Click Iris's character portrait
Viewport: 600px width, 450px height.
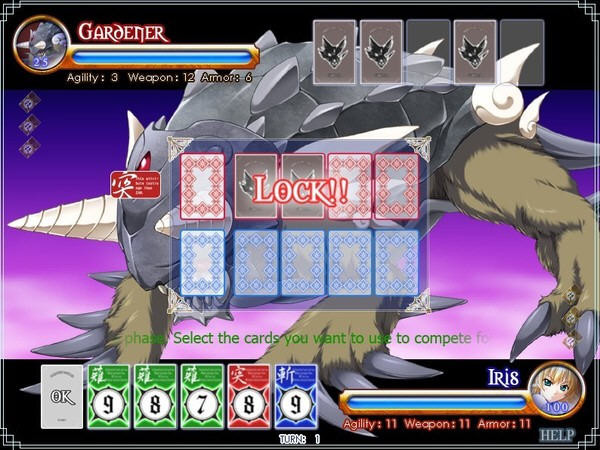coord(556,390)
